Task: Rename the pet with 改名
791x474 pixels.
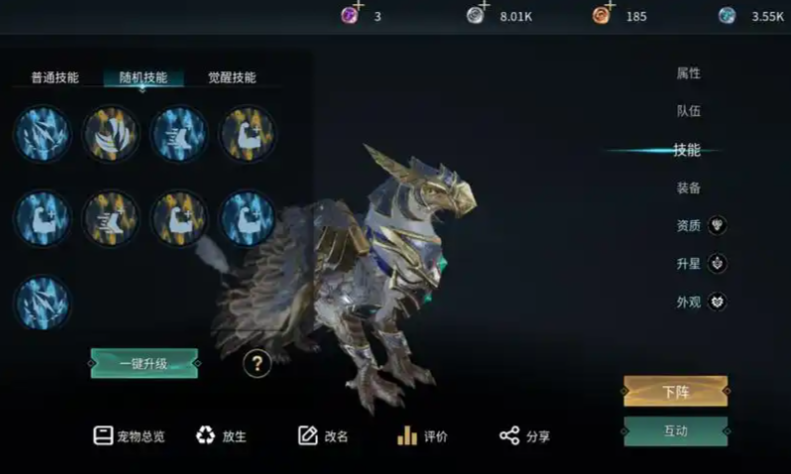Action: 323,436
